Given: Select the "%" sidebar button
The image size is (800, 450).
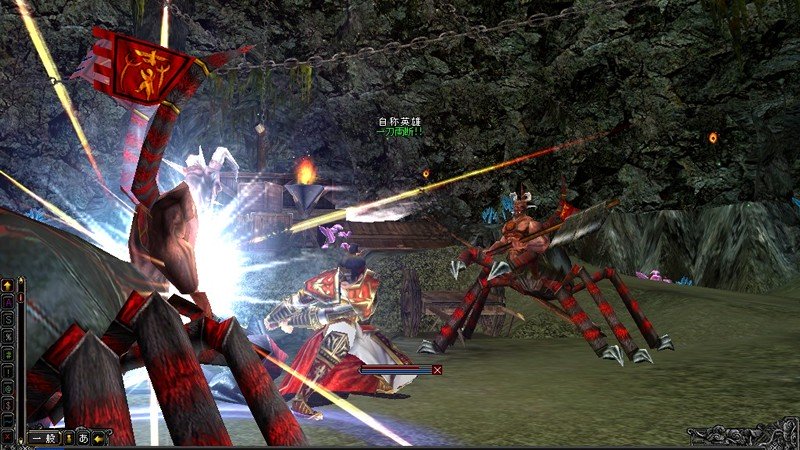Looking at the screenshot, I should pyautogui.click(x=7, y=337).
